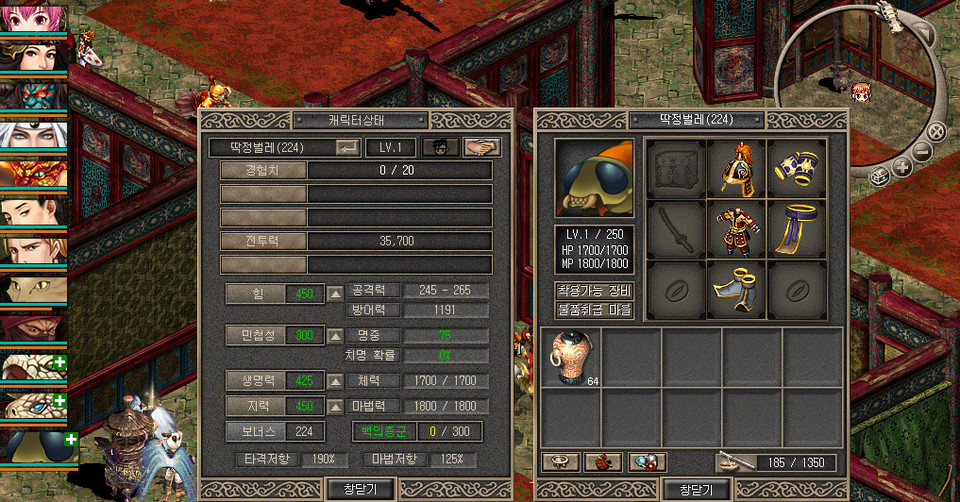Screen dimensions: 960x502
Task: Zoom in the minimap with plus button
Action: click(x=902, y=167)
